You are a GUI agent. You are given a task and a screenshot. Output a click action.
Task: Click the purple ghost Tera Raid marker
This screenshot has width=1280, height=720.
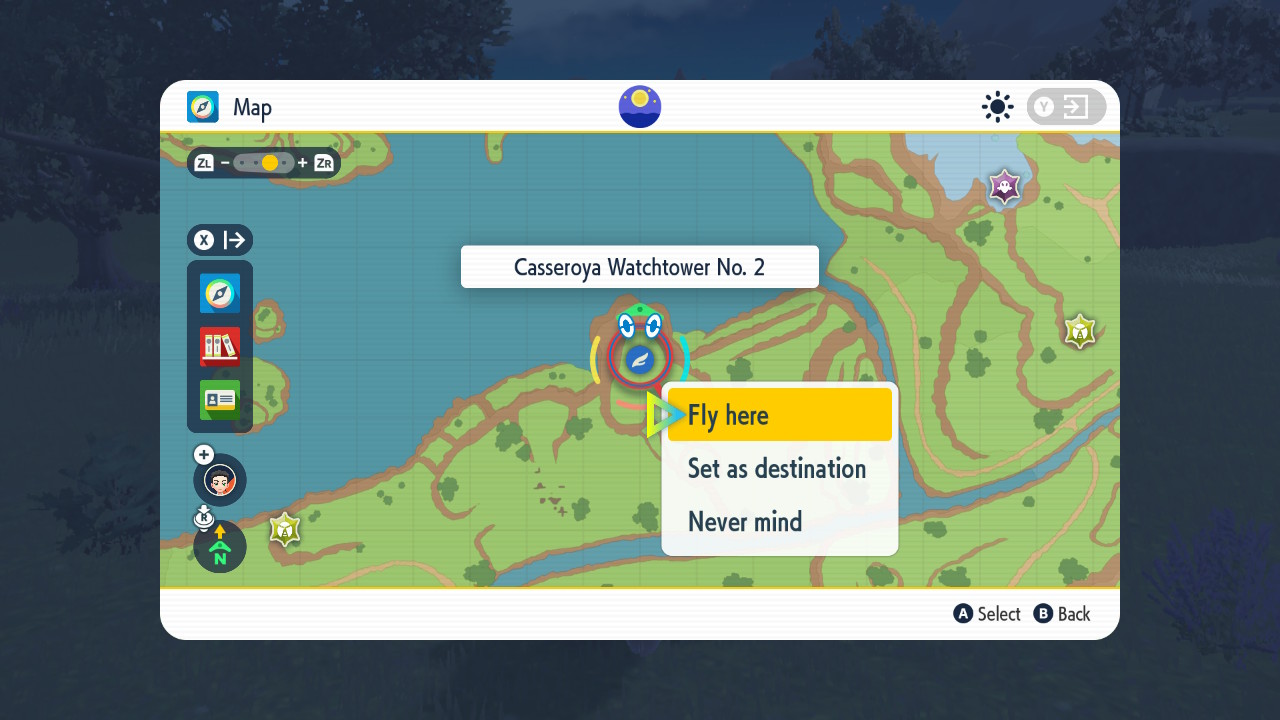(1004, 186)
